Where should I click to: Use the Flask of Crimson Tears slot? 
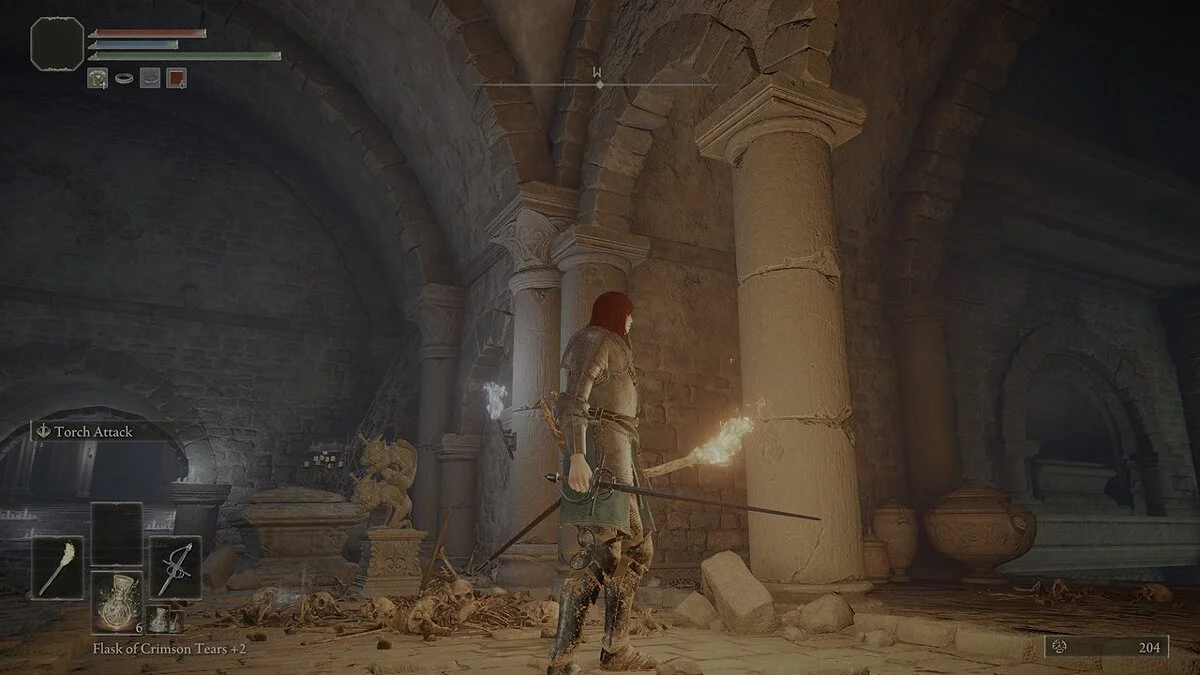(x=116, y=602)
